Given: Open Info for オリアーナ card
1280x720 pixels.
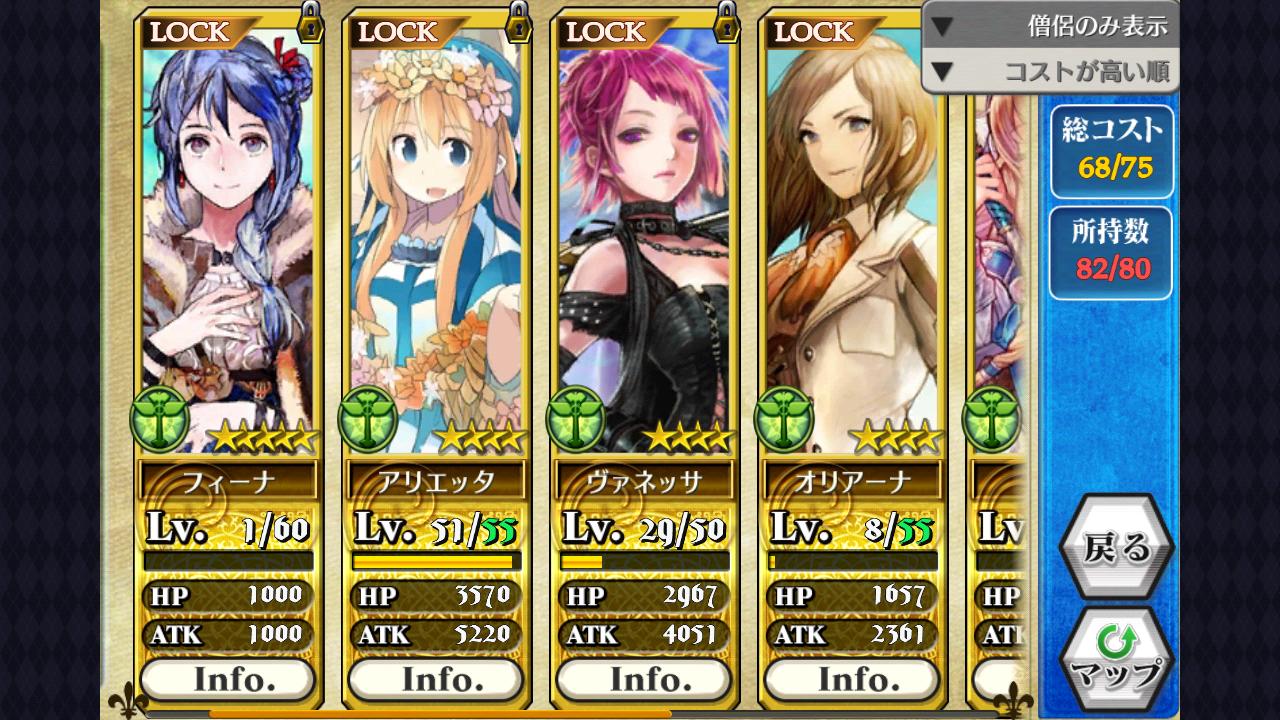Looking at the screenshot, I should coord(852,680).
